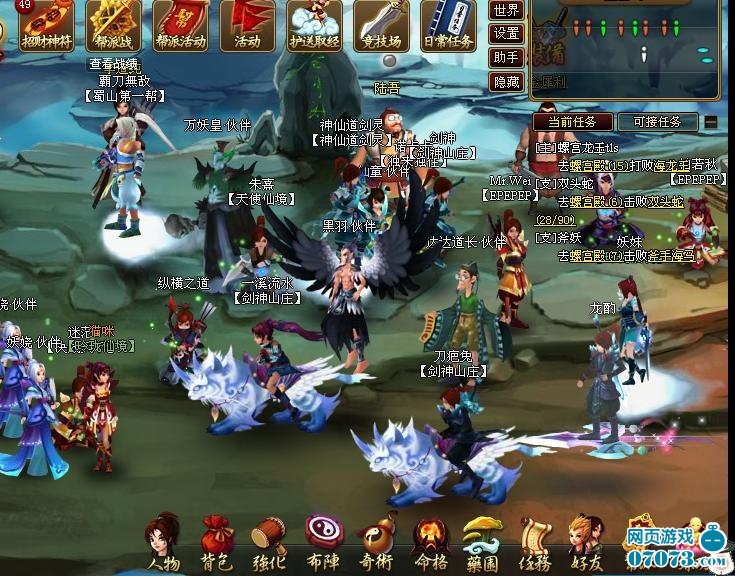Open the 好友 friends menu
Image resolution: width=735 pixels, height=576 pixels.
(586, 542)
